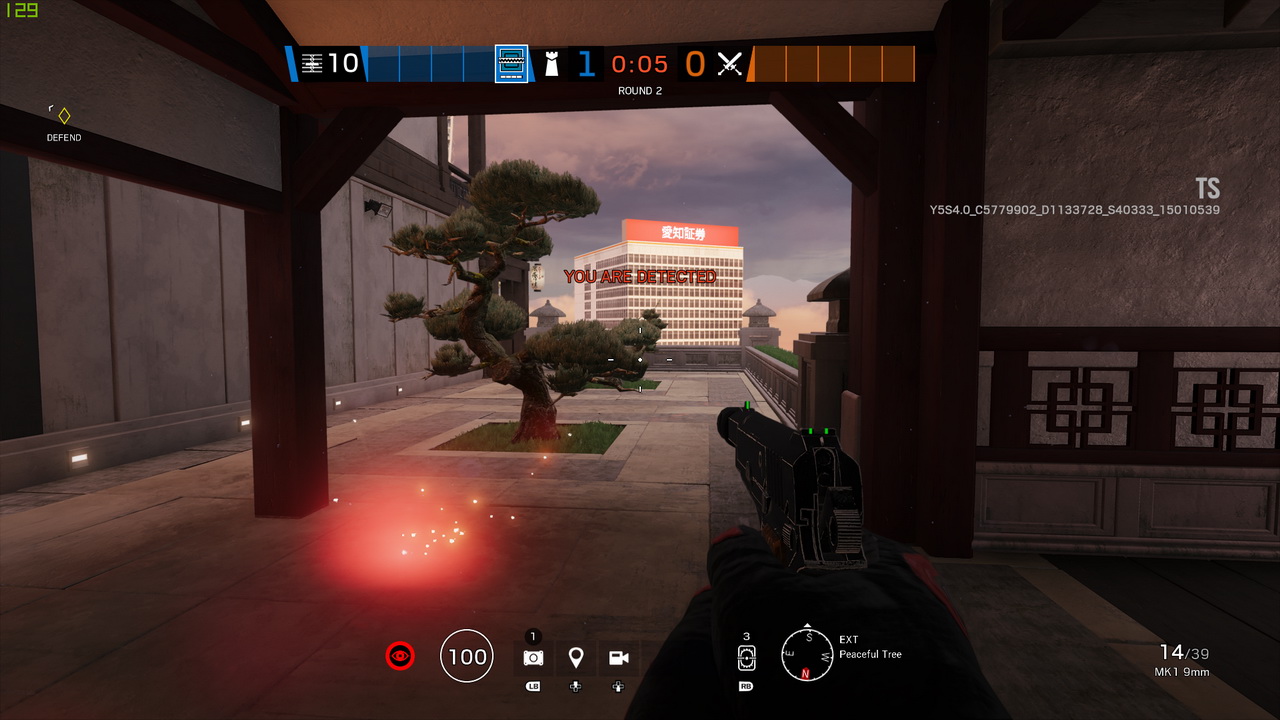Click the crossed swords attacker icon
The width and height of the screenshot is (1280, 720).
[730, 64]
